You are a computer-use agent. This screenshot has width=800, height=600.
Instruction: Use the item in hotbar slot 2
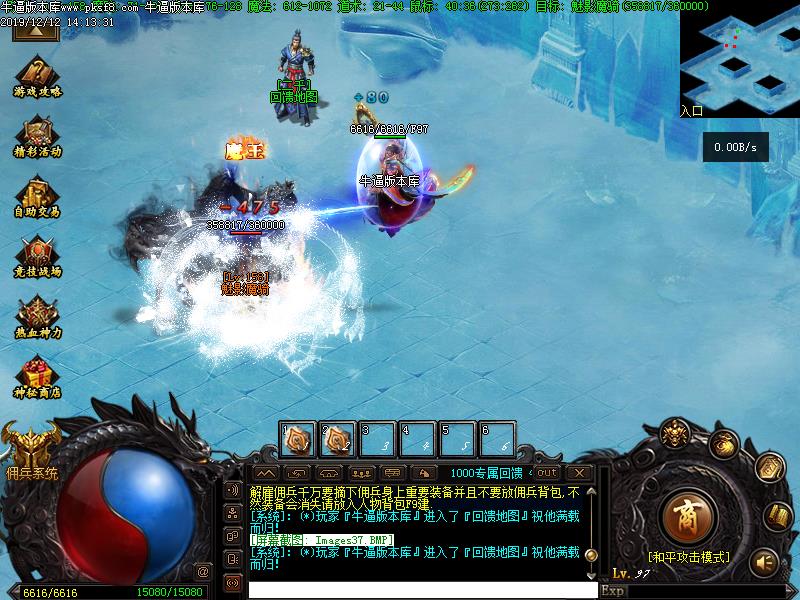(338, 438)
